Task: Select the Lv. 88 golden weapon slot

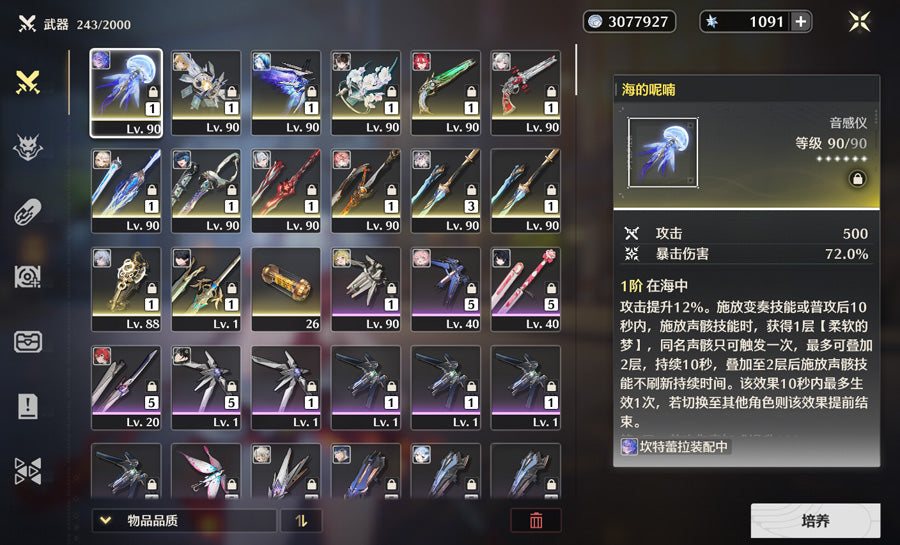Action: (x=126, y=288)
